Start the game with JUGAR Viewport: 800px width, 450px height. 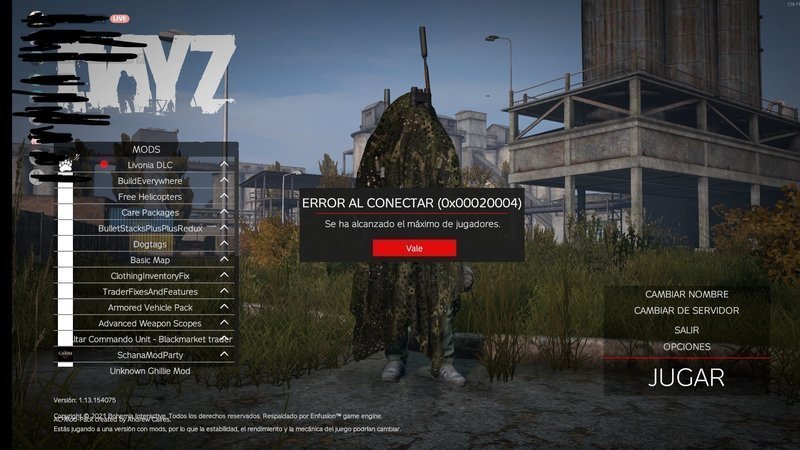point(686,378)
